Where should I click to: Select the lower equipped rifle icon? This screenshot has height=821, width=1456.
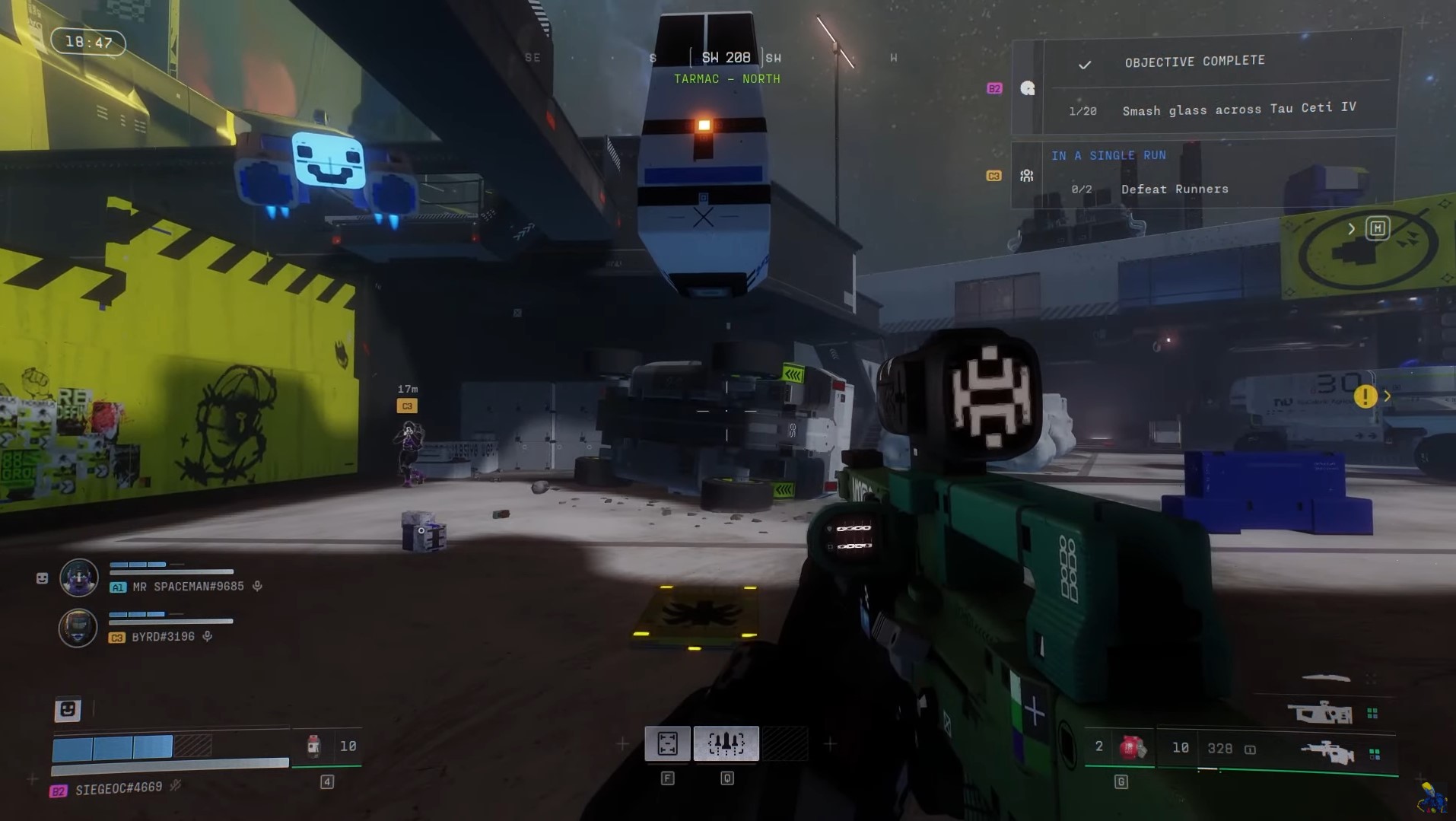[1327, 752]
